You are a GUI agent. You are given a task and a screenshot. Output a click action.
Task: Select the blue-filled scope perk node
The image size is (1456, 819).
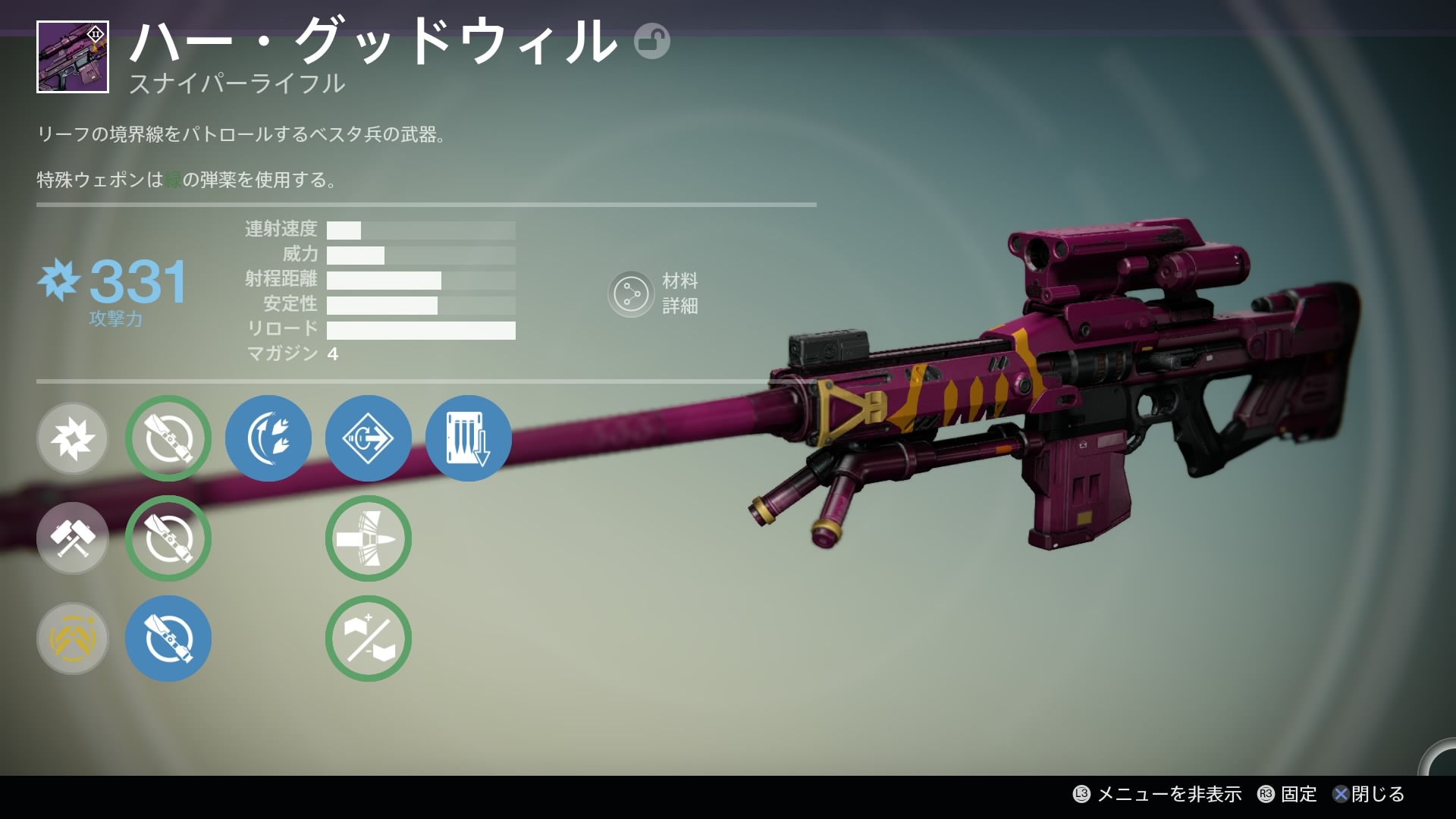[168, 639]
